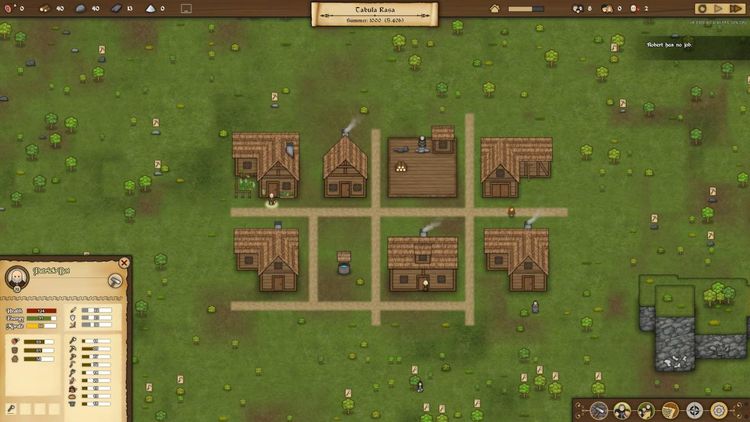The image size is (750, 422).
Task: Open the family group menu
Action: [646, 410]
